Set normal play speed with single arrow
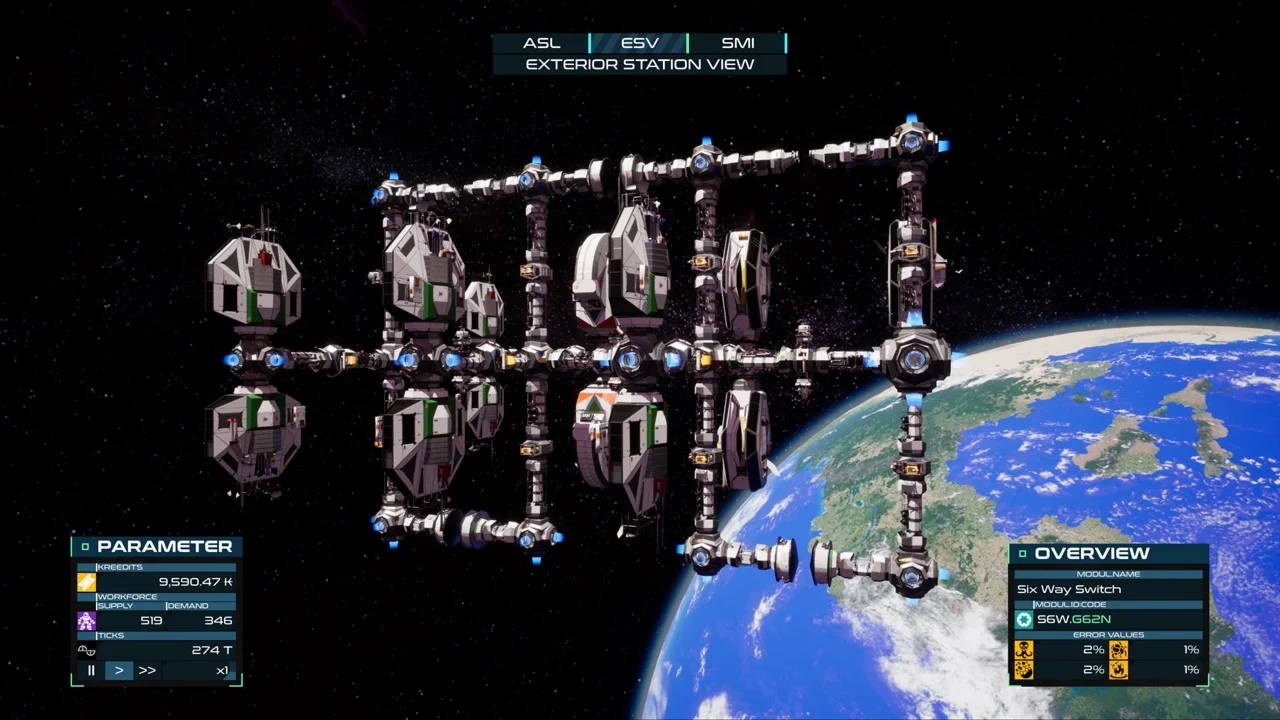This screenshot has width=1280, height=720. 119,670
